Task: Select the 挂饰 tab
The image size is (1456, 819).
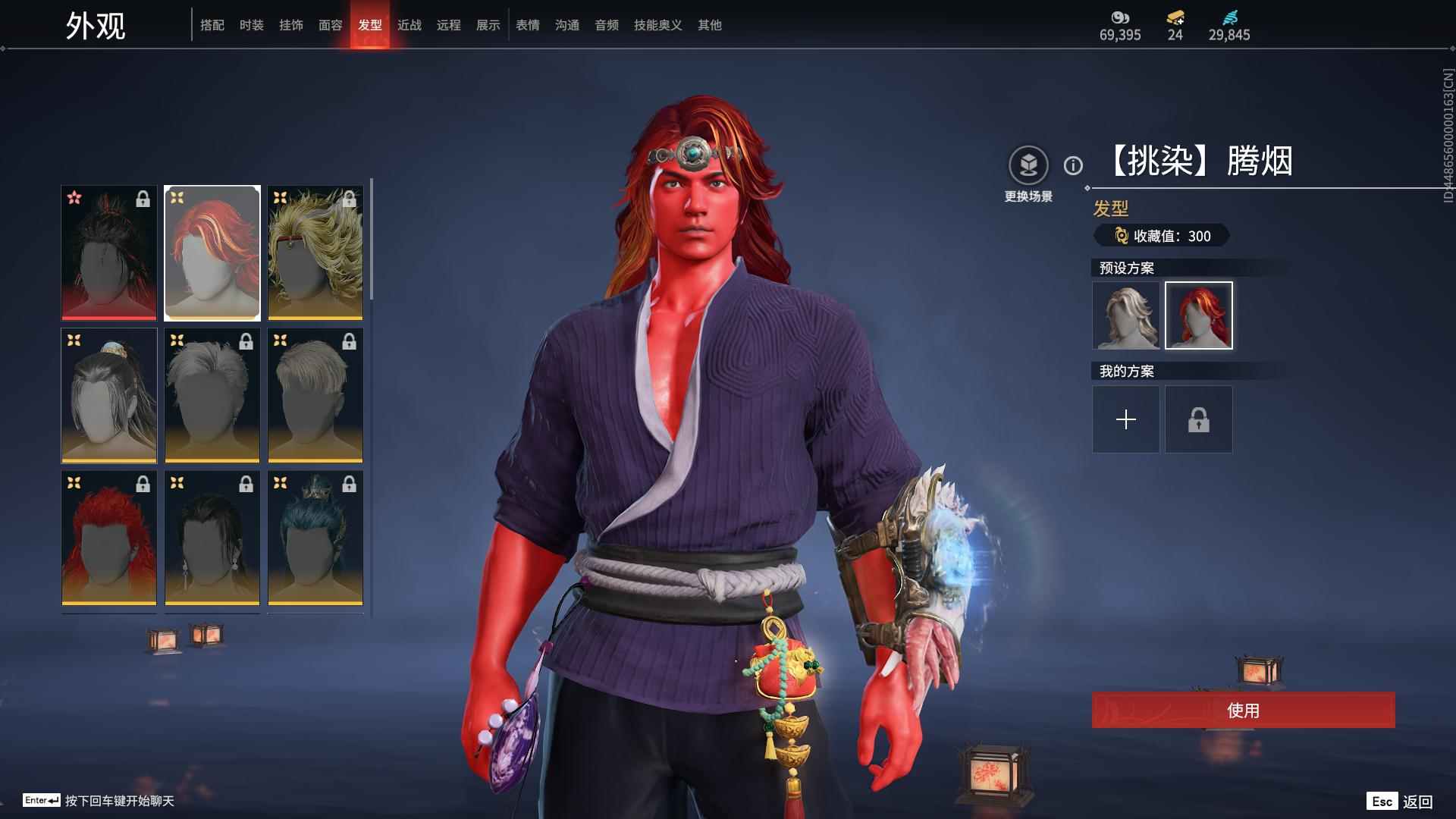Action: tap(290, 25)
